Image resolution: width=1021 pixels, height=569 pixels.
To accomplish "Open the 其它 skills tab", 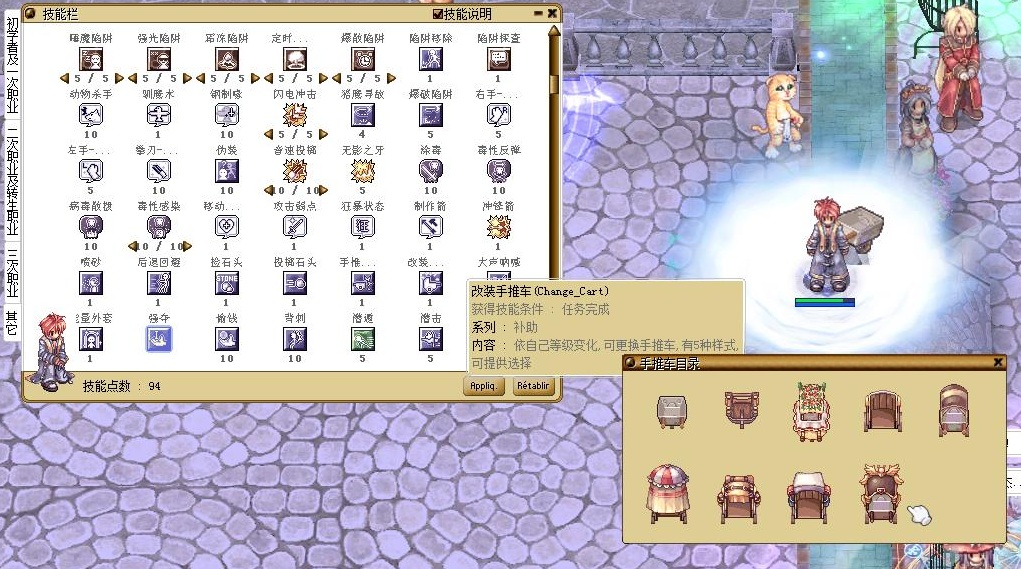I will click(x=12, y=323).
